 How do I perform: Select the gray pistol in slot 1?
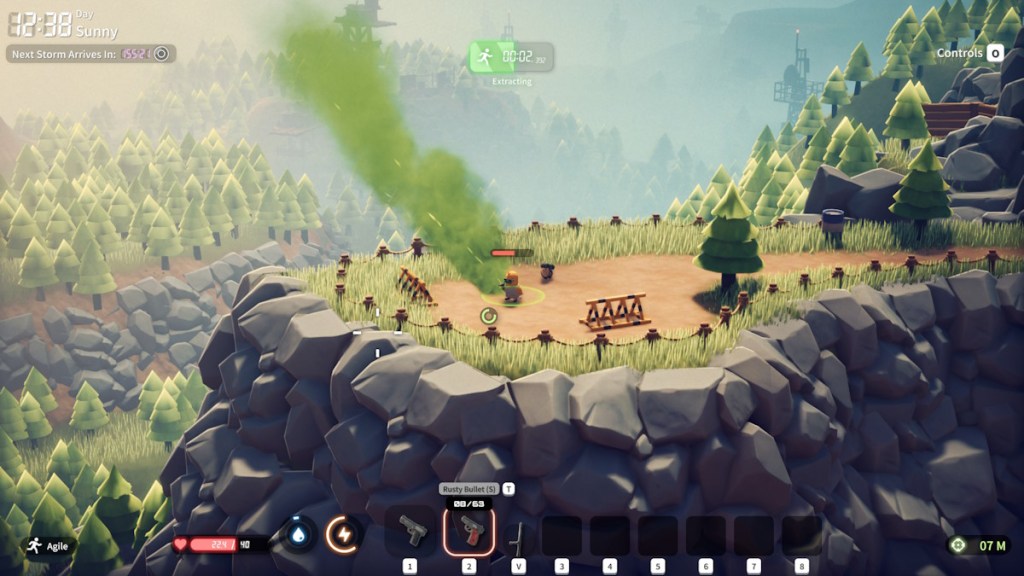click(x=411, y=531)
